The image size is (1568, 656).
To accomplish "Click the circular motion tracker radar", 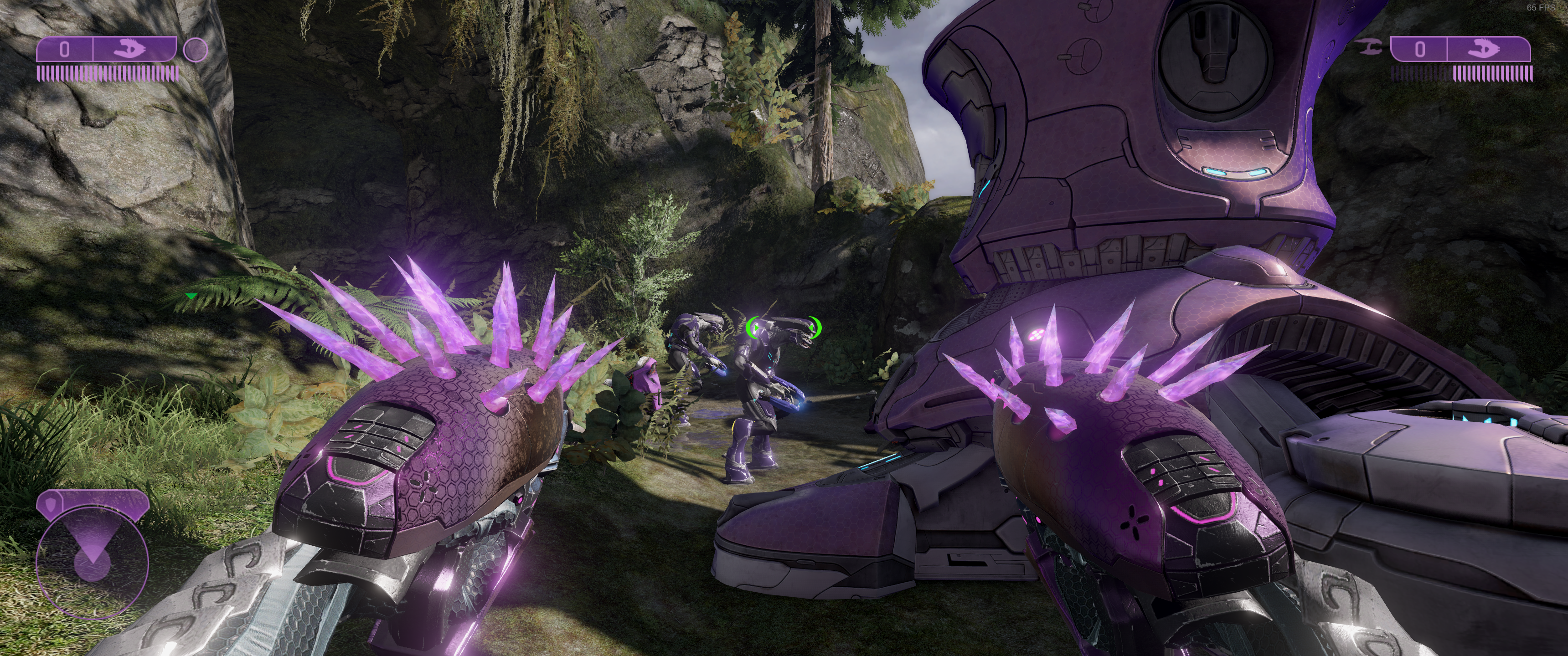I will pos(92,563).
